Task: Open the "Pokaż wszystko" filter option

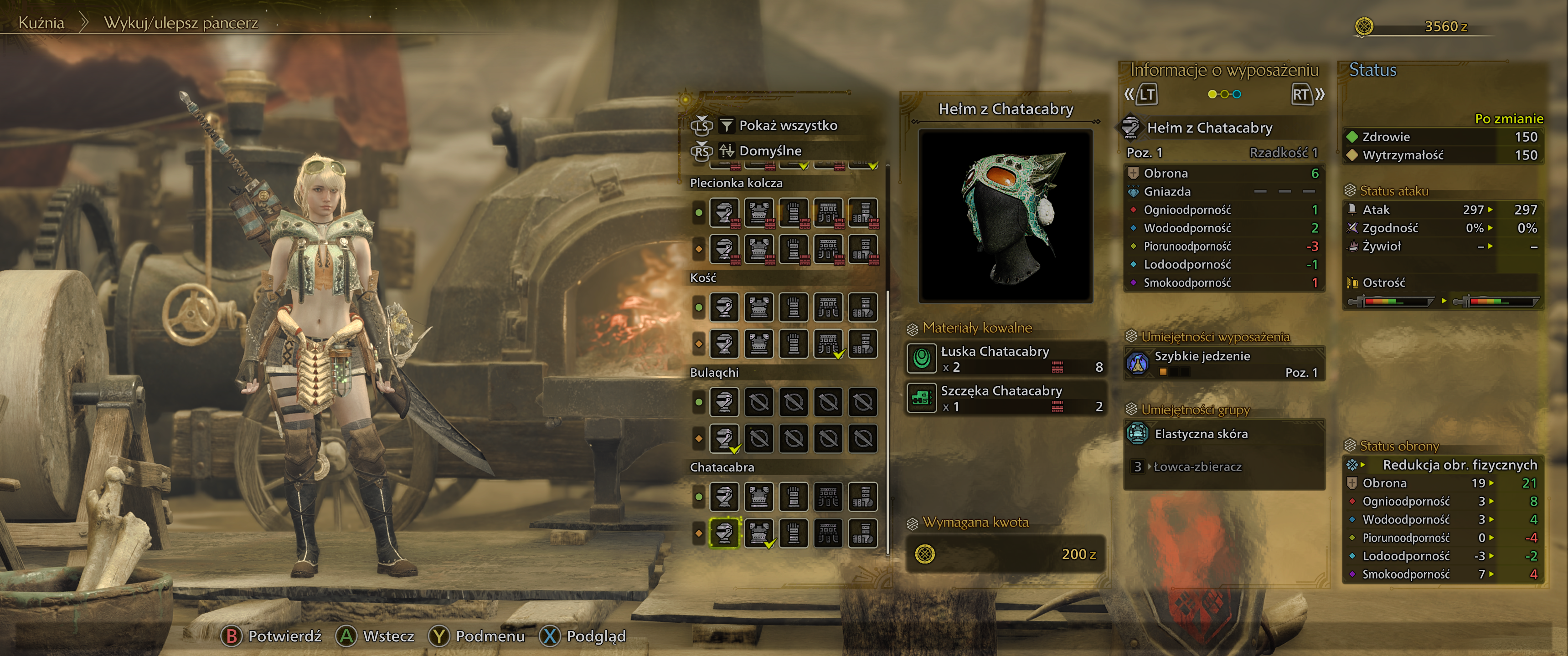Action: pyautogui.click(x=787, y=125)
